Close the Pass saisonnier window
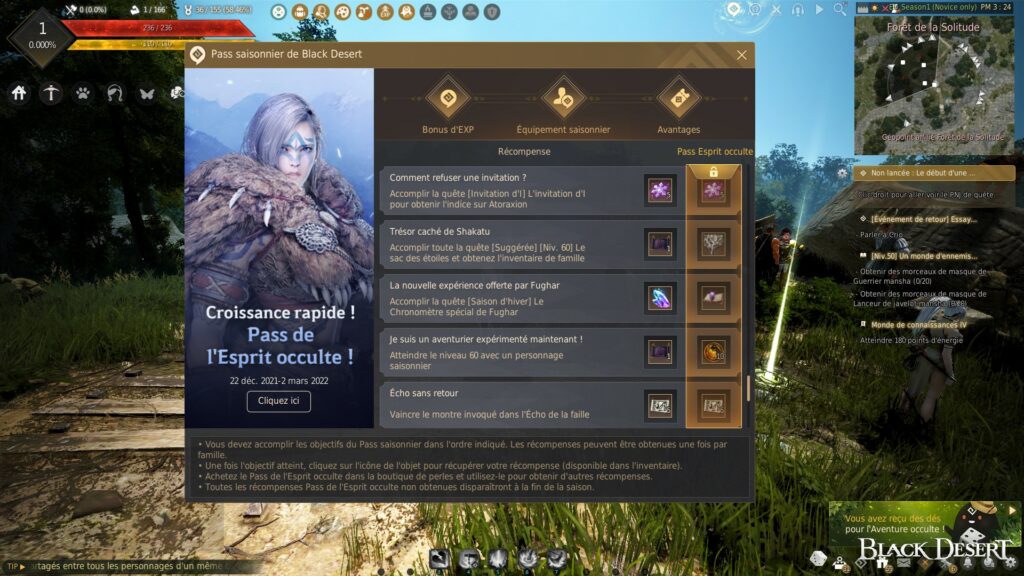 pyautogui.click(x=741, y=55)
